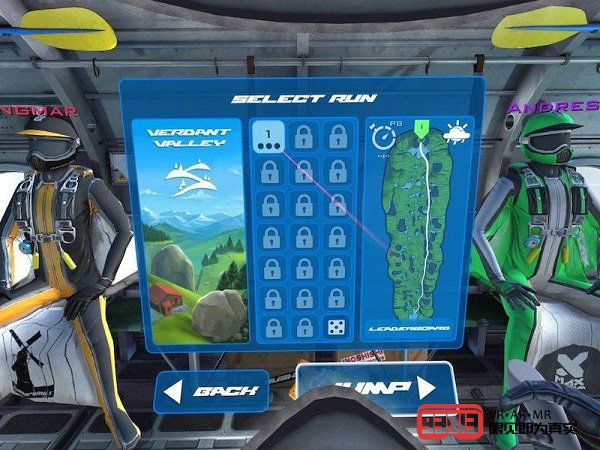Click the weather cloud-and-sun icon
This screenshot has width=600, height=450.
pos(457,133)
